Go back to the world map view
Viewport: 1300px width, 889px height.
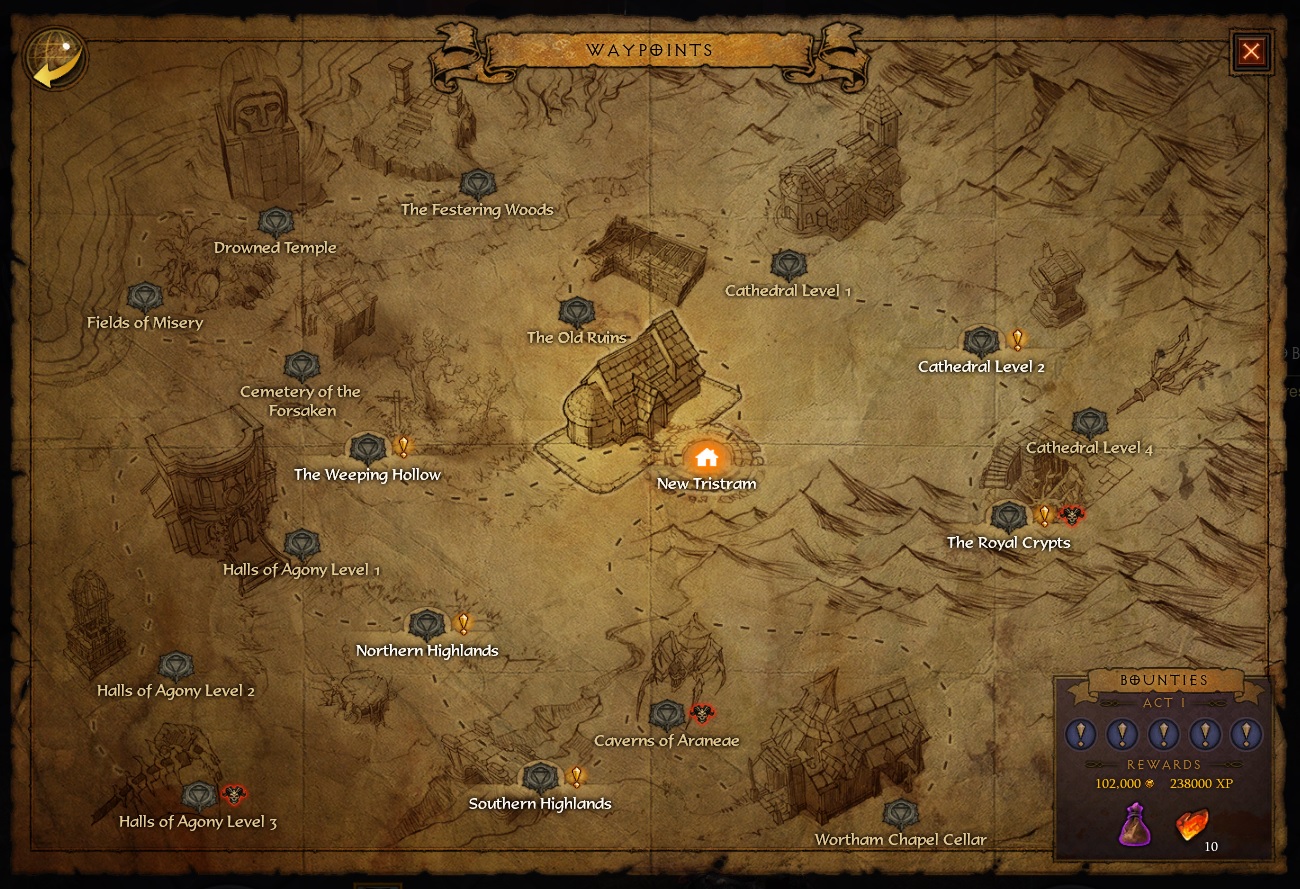coord(54,57)
